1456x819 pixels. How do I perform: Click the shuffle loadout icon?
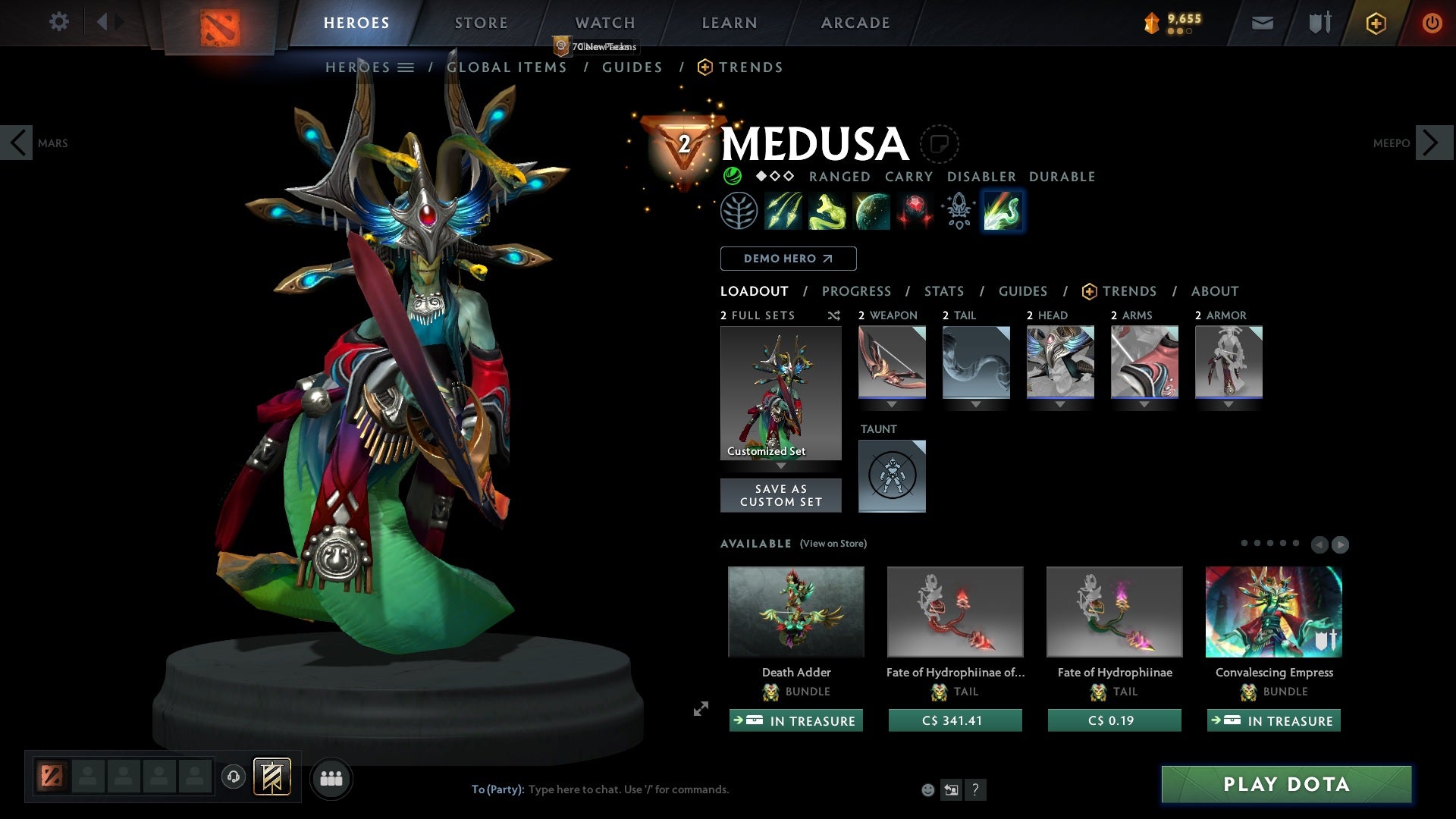click(x=834, y=315)
